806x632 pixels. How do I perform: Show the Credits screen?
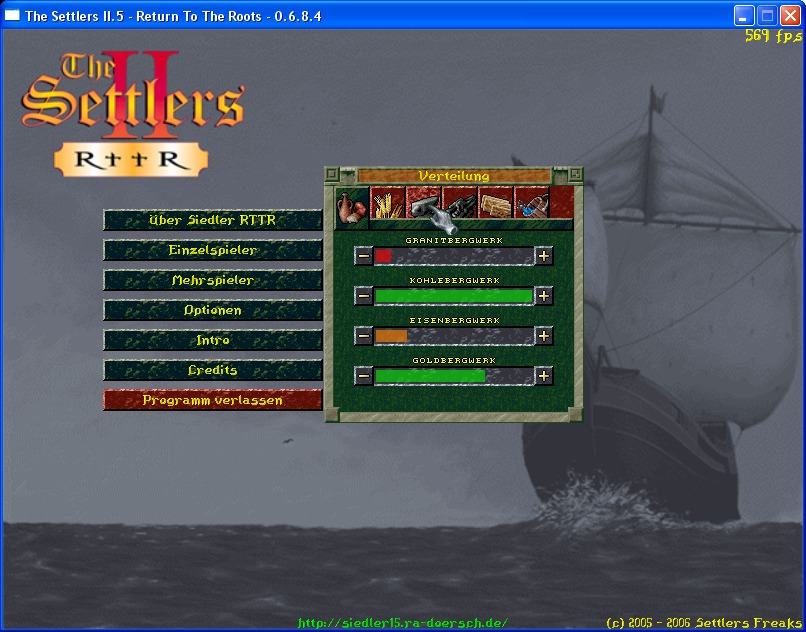[212, 370]
